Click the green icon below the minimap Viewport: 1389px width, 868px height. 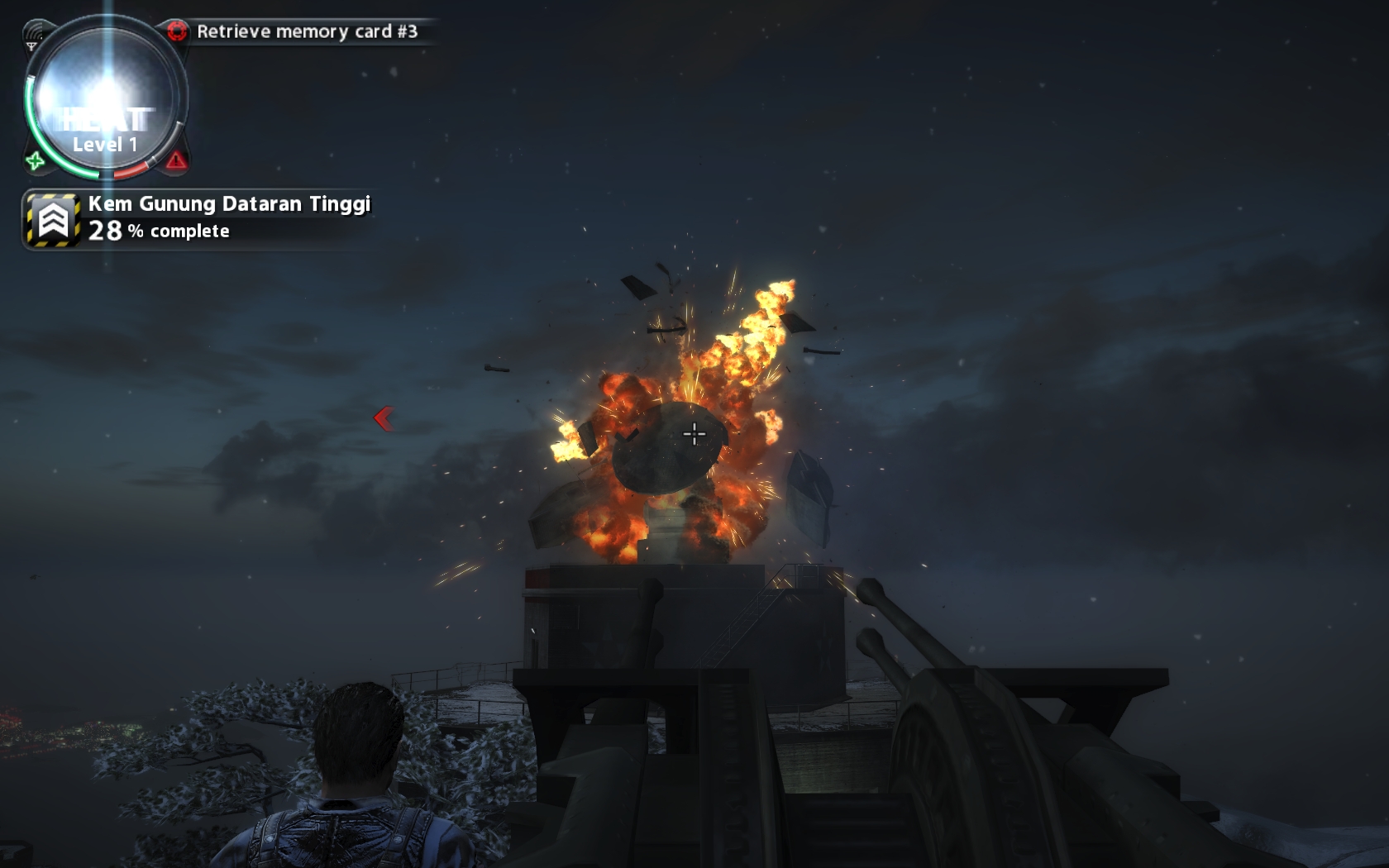tap(35, 160)
